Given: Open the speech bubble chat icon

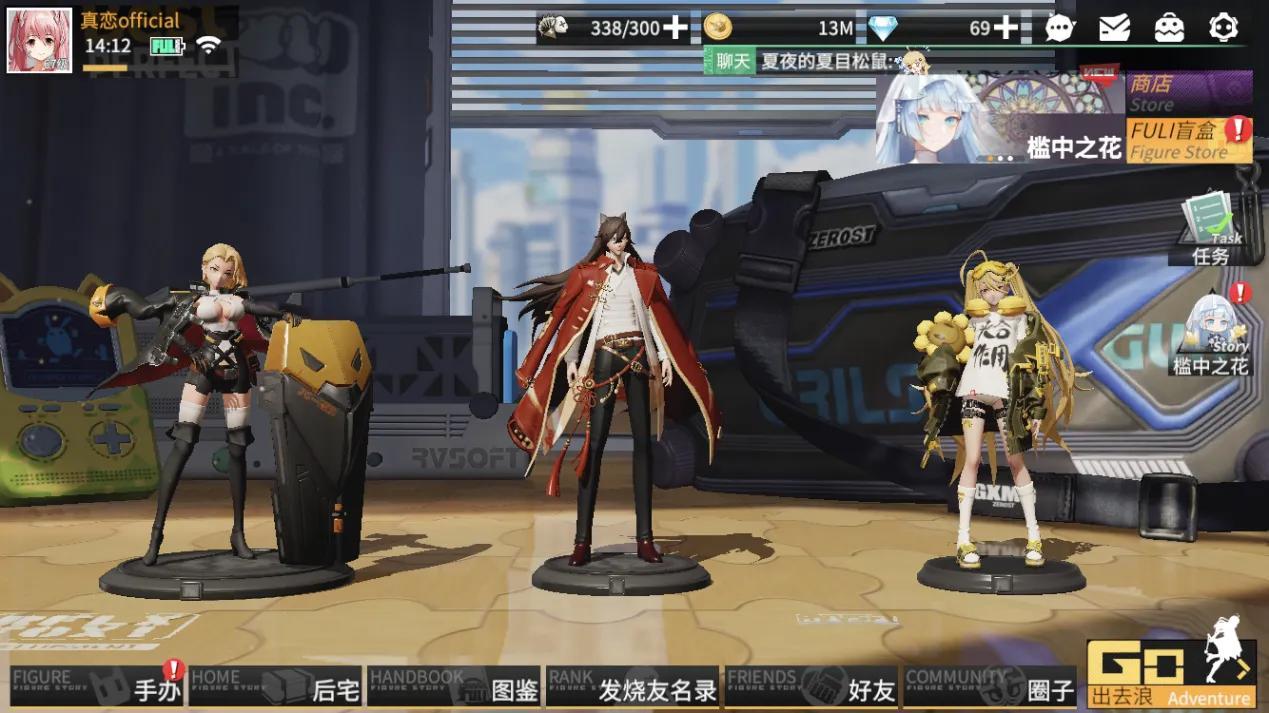Looking at the screenshot, I should (1060, 28).
